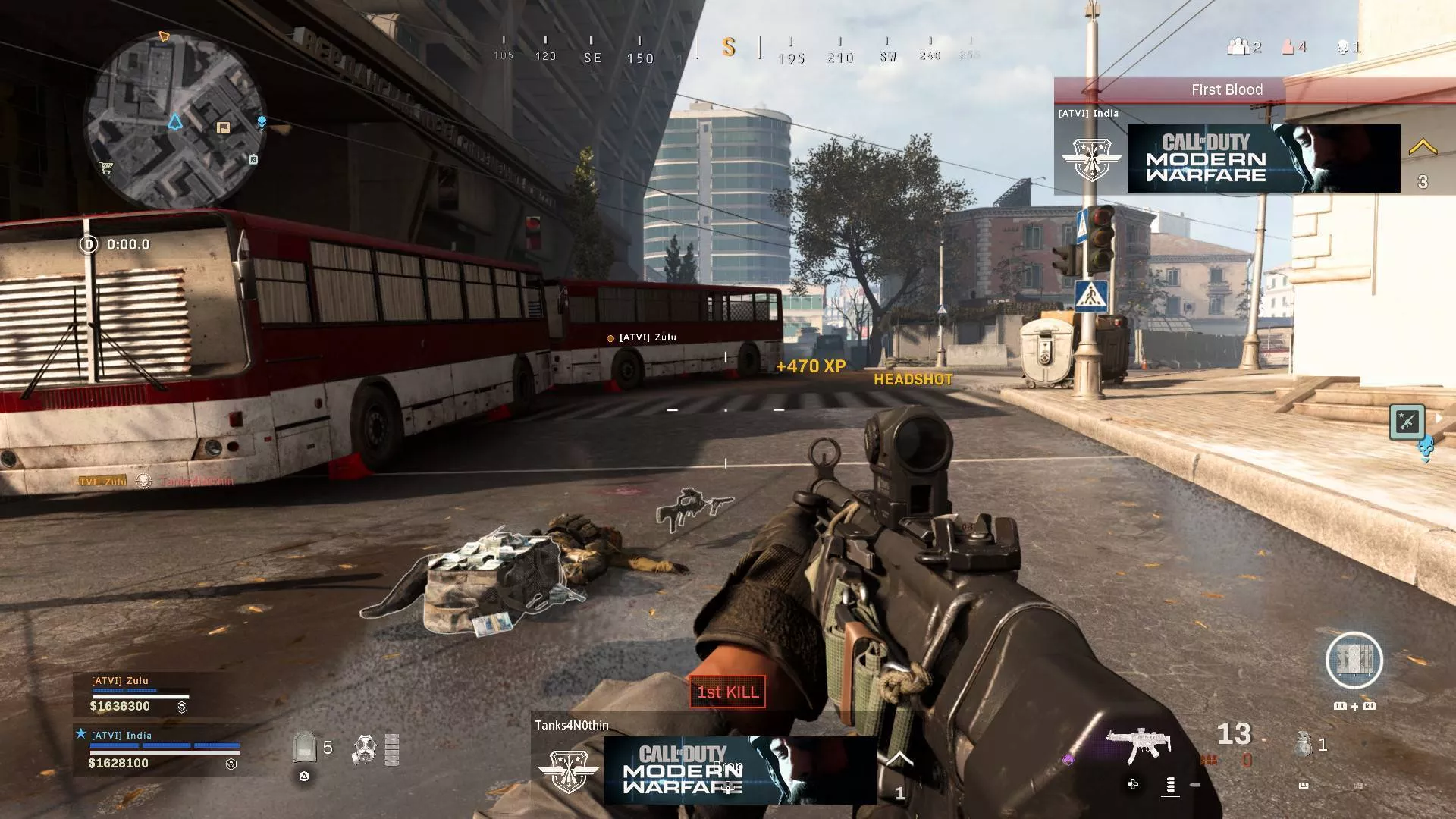Choose the MP5 weapon icon
The height and width of the screenshot is (819, 1456).
[1139, 744]
